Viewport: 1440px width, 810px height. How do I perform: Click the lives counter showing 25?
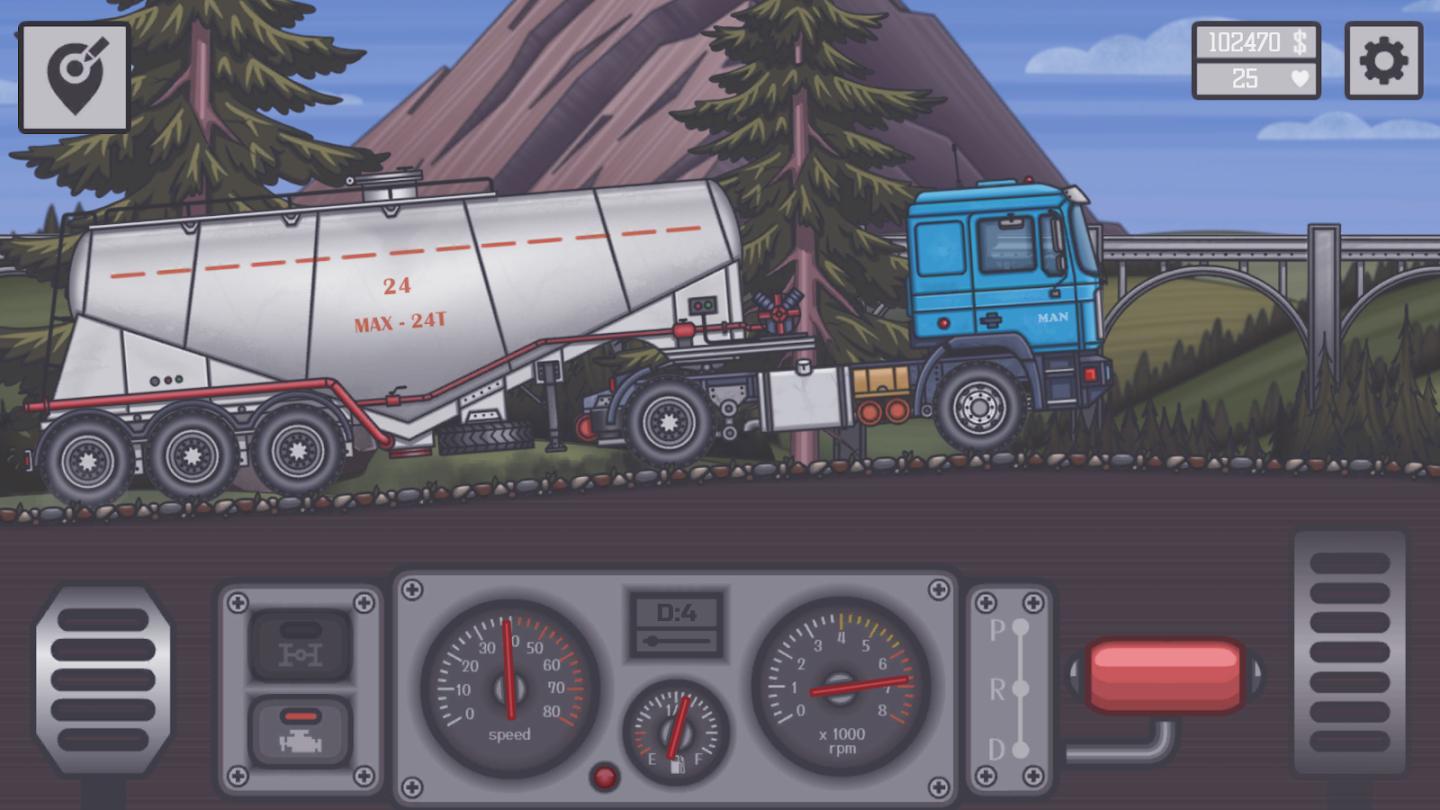click(1254, 78)
